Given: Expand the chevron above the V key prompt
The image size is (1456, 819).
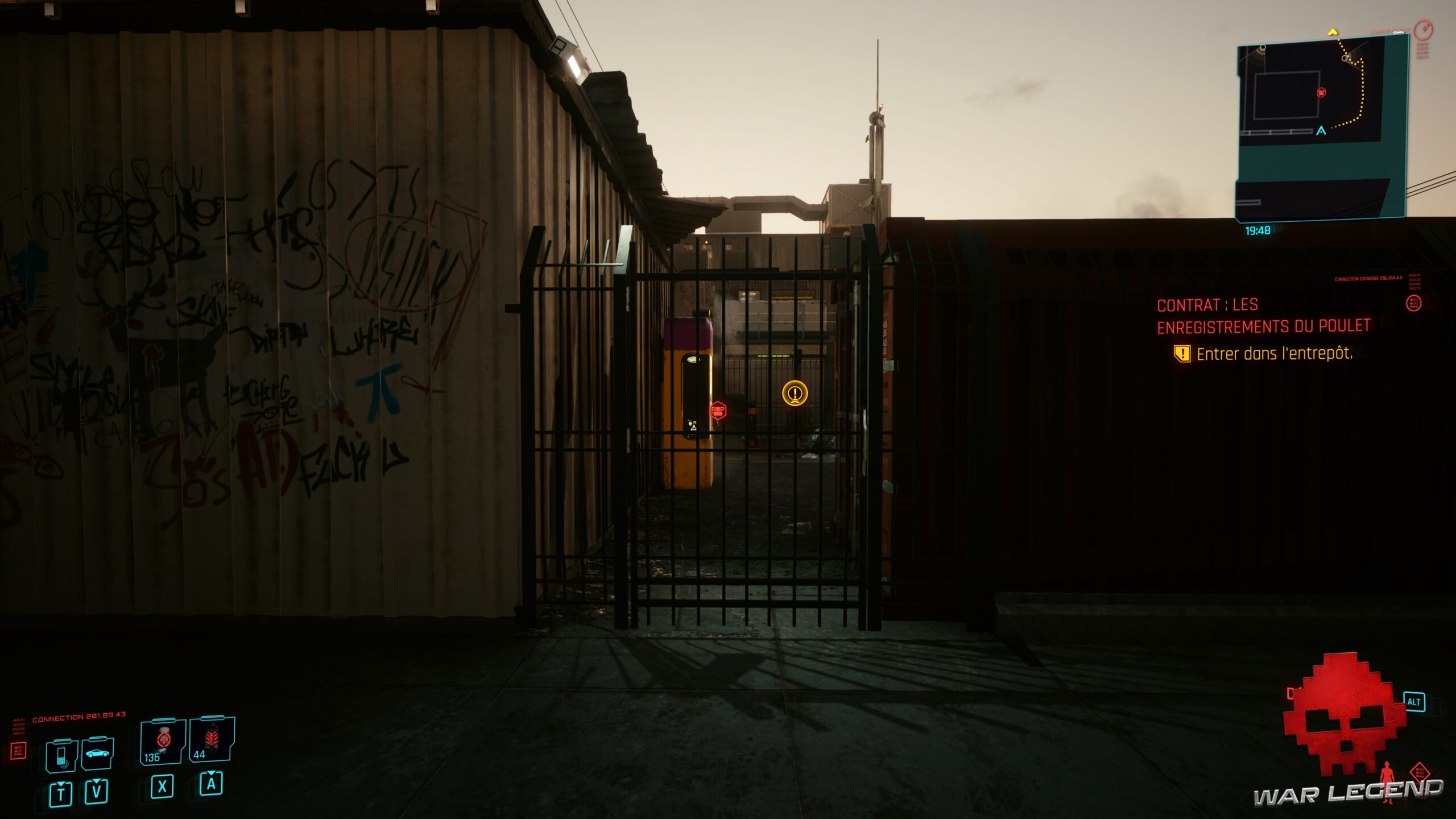Looking at the screenshot, I should pos(96,780).
